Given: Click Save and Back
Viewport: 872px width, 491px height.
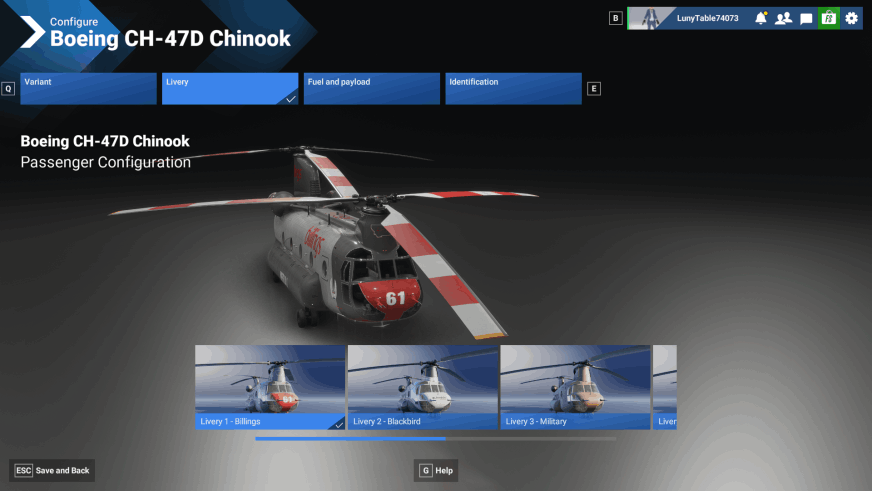Looking at the screenshot, I should coord(53,470).
